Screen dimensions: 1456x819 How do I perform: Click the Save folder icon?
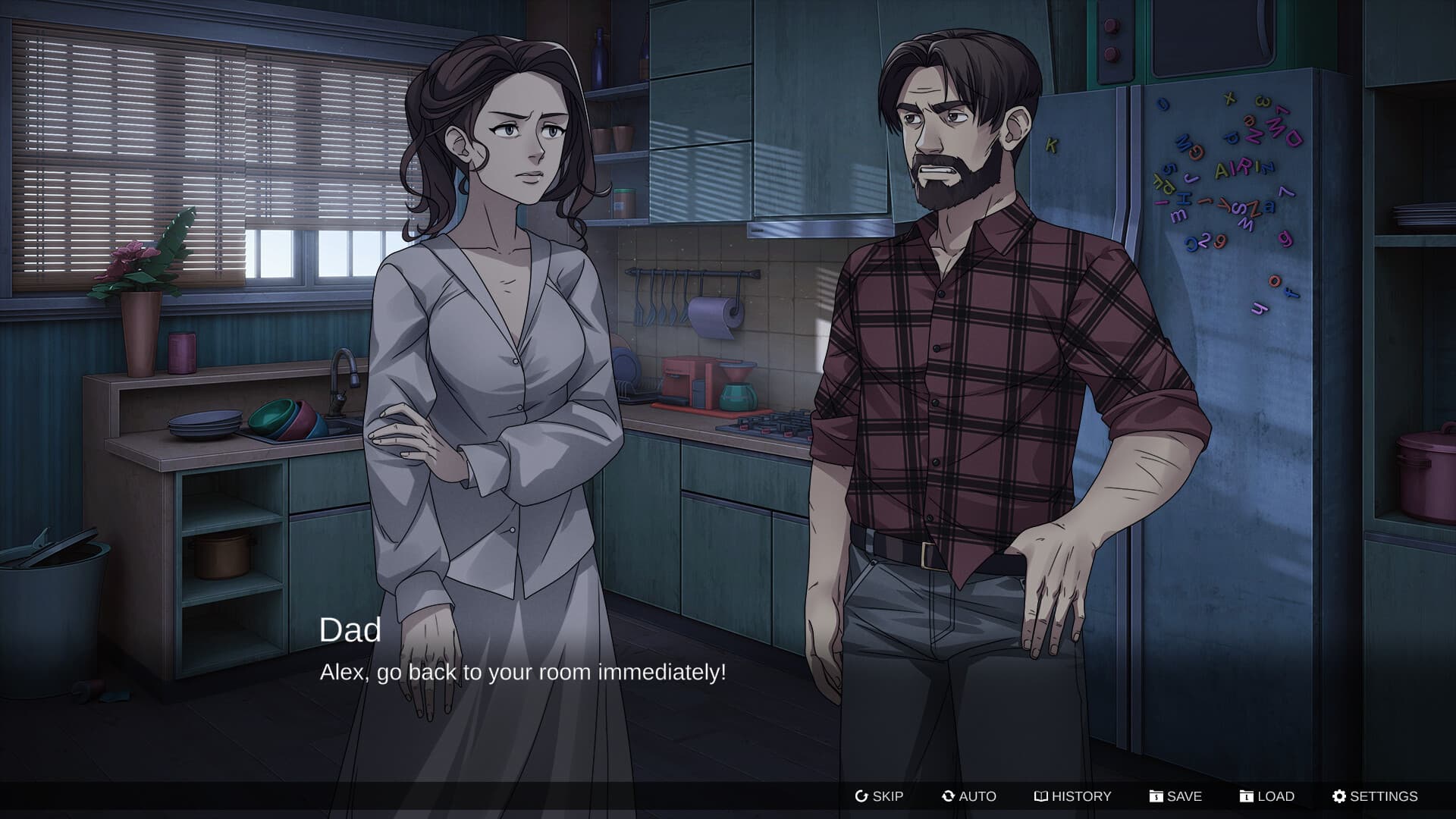1156,796
